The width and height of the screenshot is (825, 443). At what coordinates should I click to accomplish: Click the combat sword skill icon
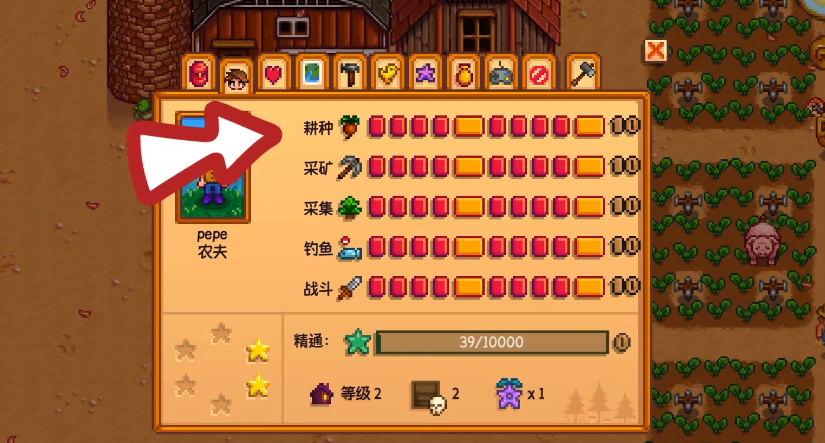click(x=350, y=288)
